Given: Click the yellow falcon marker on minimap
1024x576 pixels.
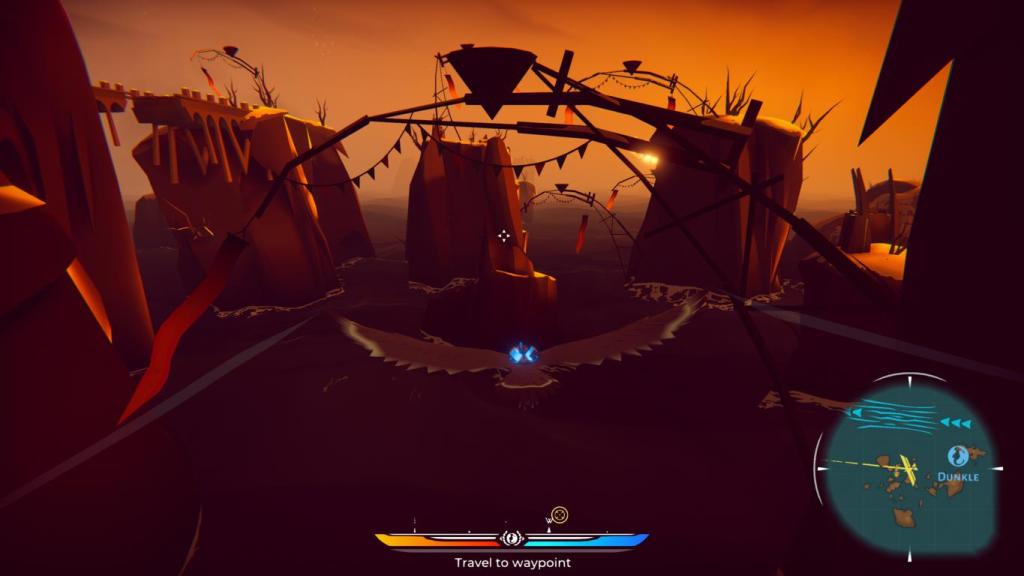Looking at the screenshot, I should tap(908, 466).
